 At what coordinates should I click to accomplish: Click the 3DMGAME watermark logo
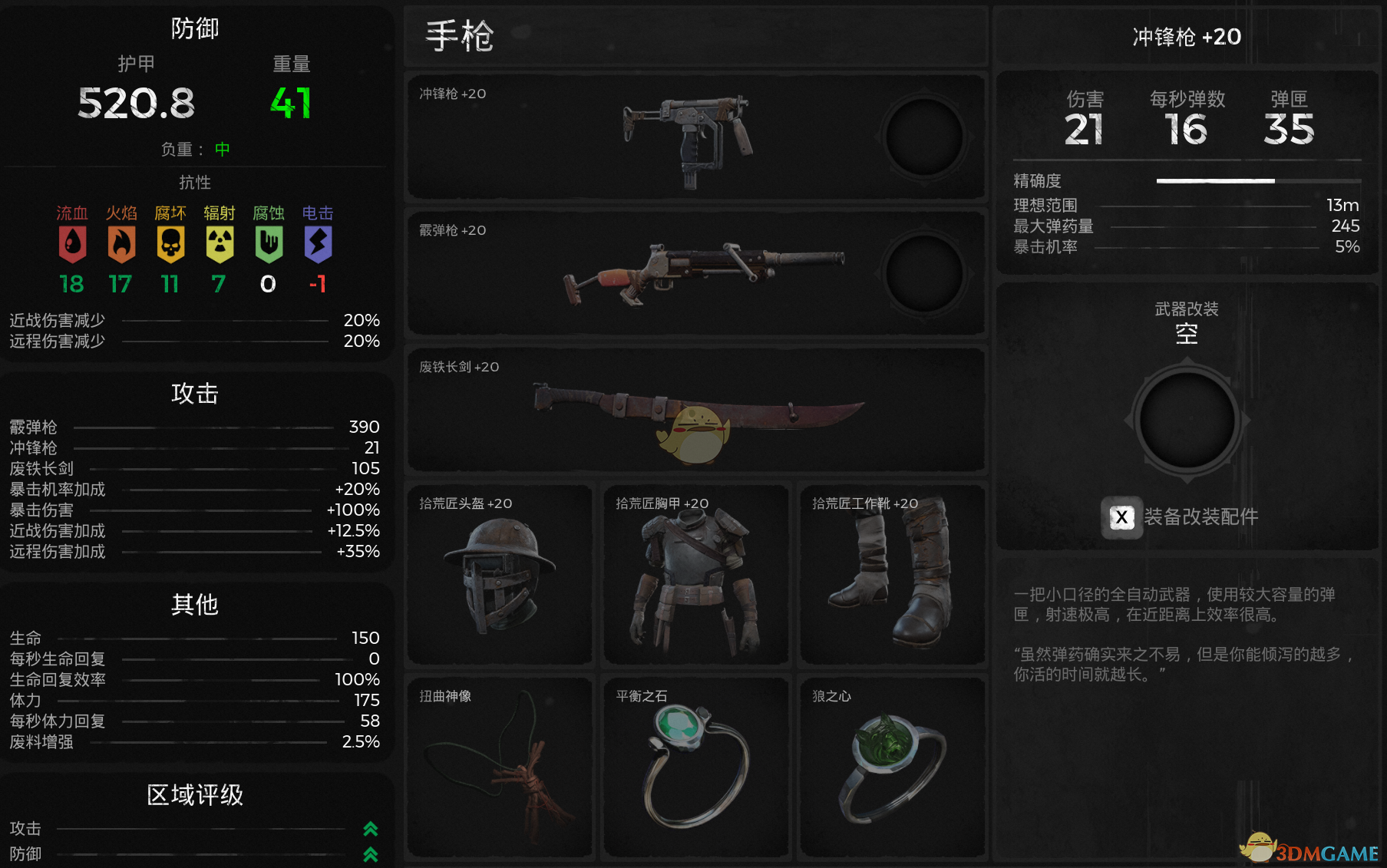(x=1311, y=850)
